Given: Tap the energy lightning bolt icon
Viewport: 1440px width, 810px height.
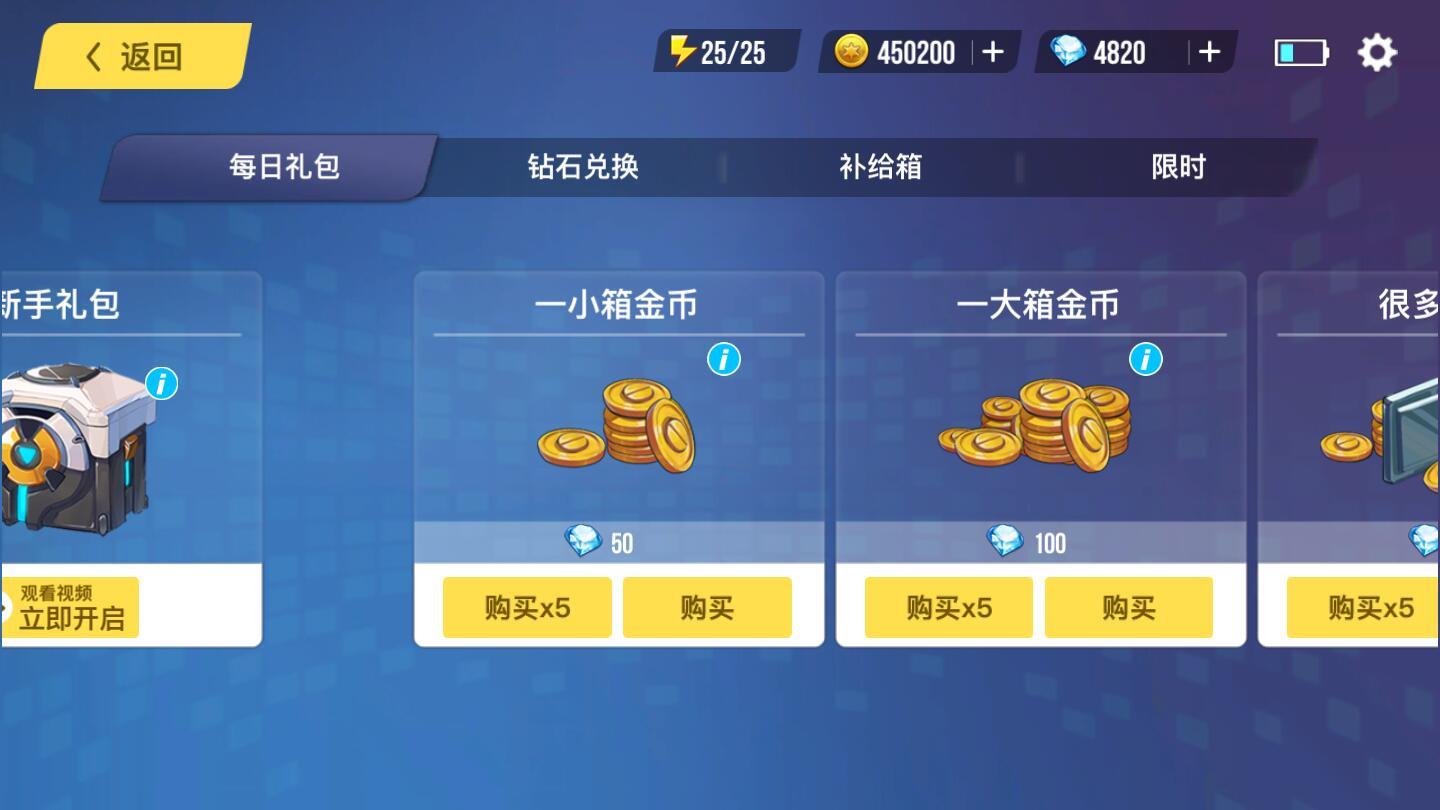Looking at the screenshot, I should point(681,52).
